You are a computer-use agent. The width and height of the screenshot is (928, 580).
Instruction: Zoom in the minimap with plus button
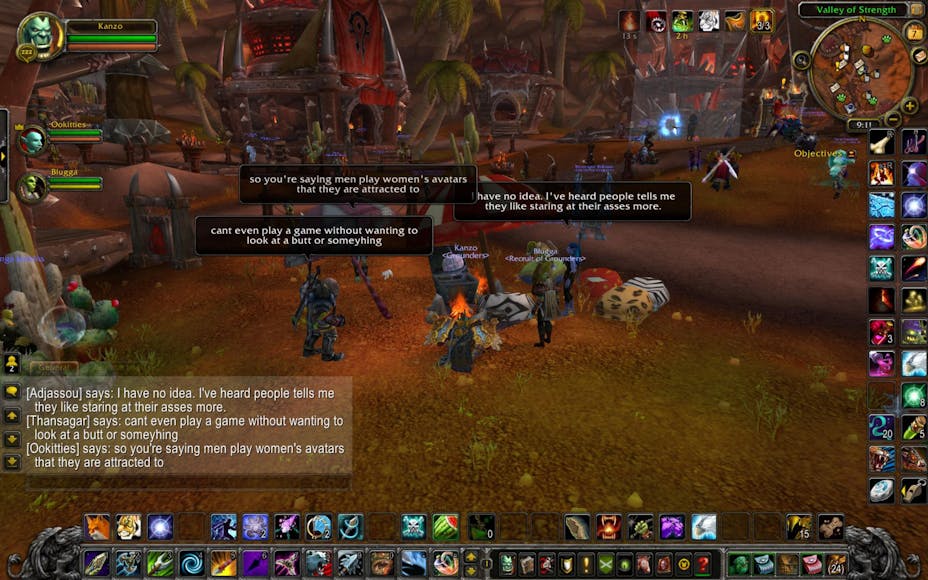[x=909, y=105]
